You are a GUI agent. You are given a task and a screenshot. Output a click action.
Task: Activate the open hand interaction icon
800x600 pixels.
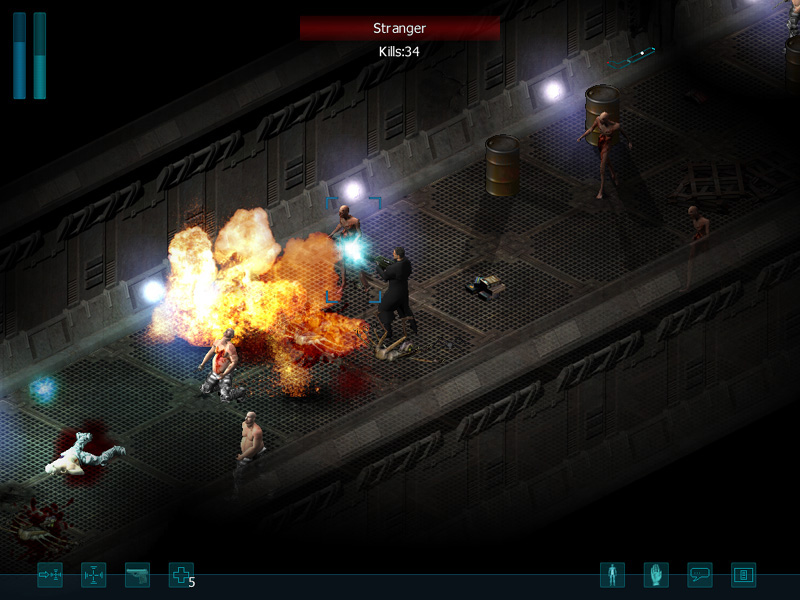point(656,575)
